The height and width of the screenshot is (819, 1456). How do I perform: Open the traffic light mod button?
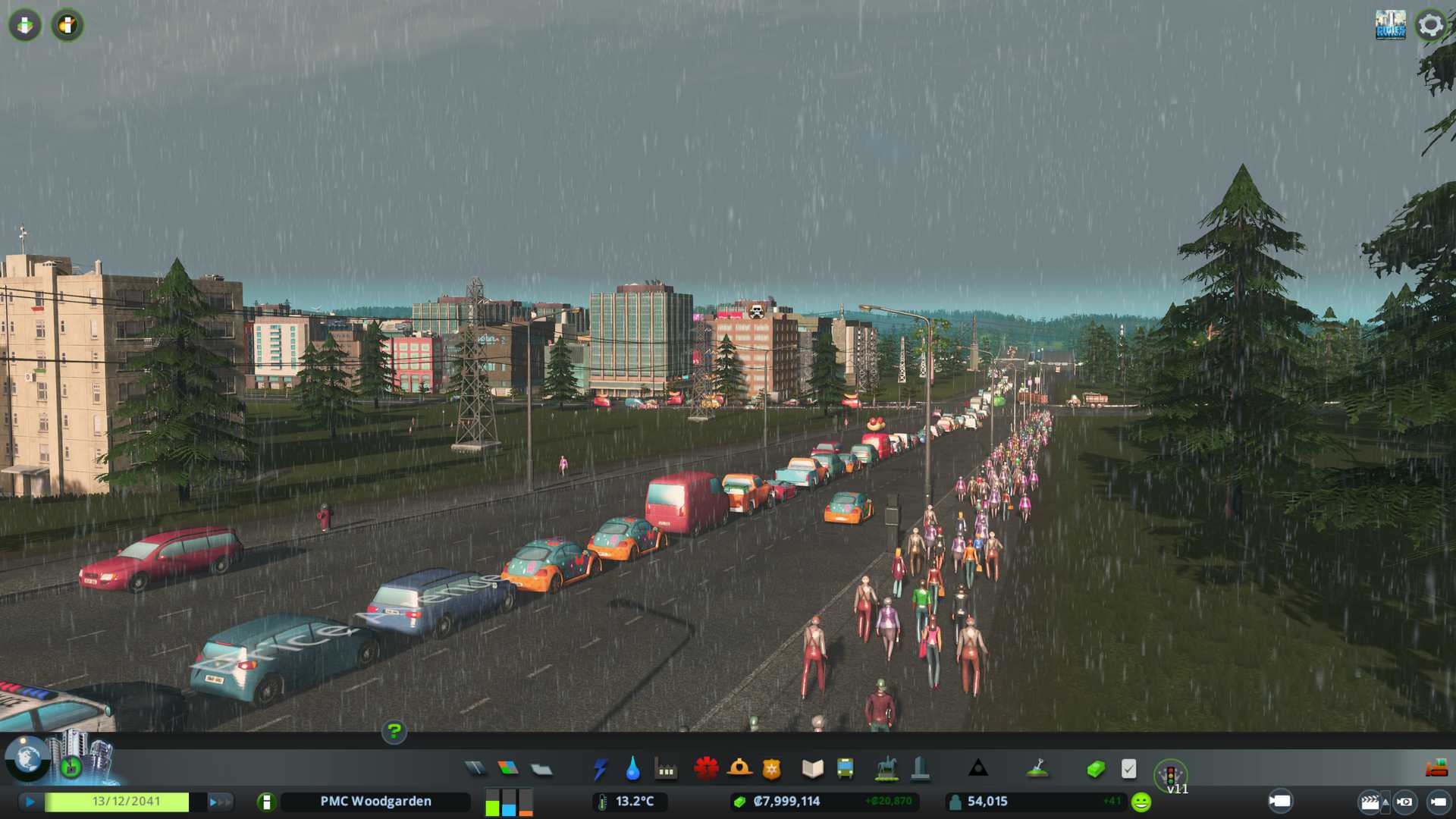pyautogui.click(x=1170, y=775)
